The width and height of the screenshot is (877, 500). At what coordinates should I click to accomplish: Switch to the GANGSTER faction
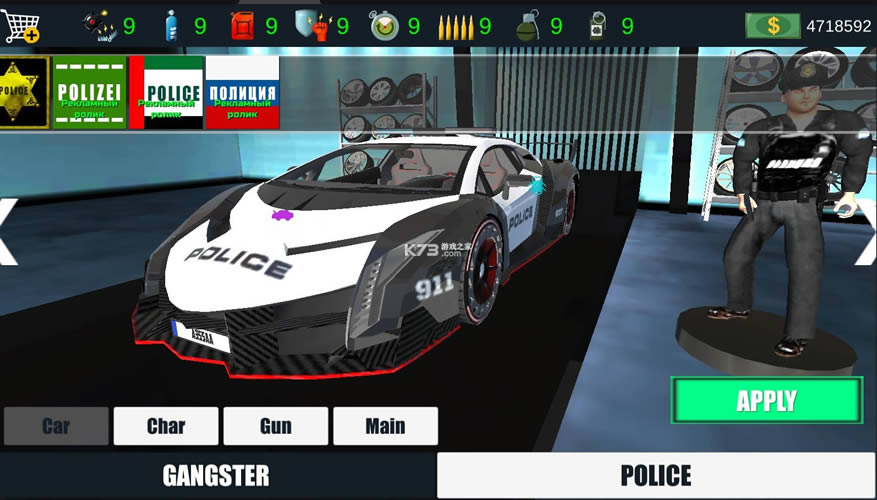216,475
